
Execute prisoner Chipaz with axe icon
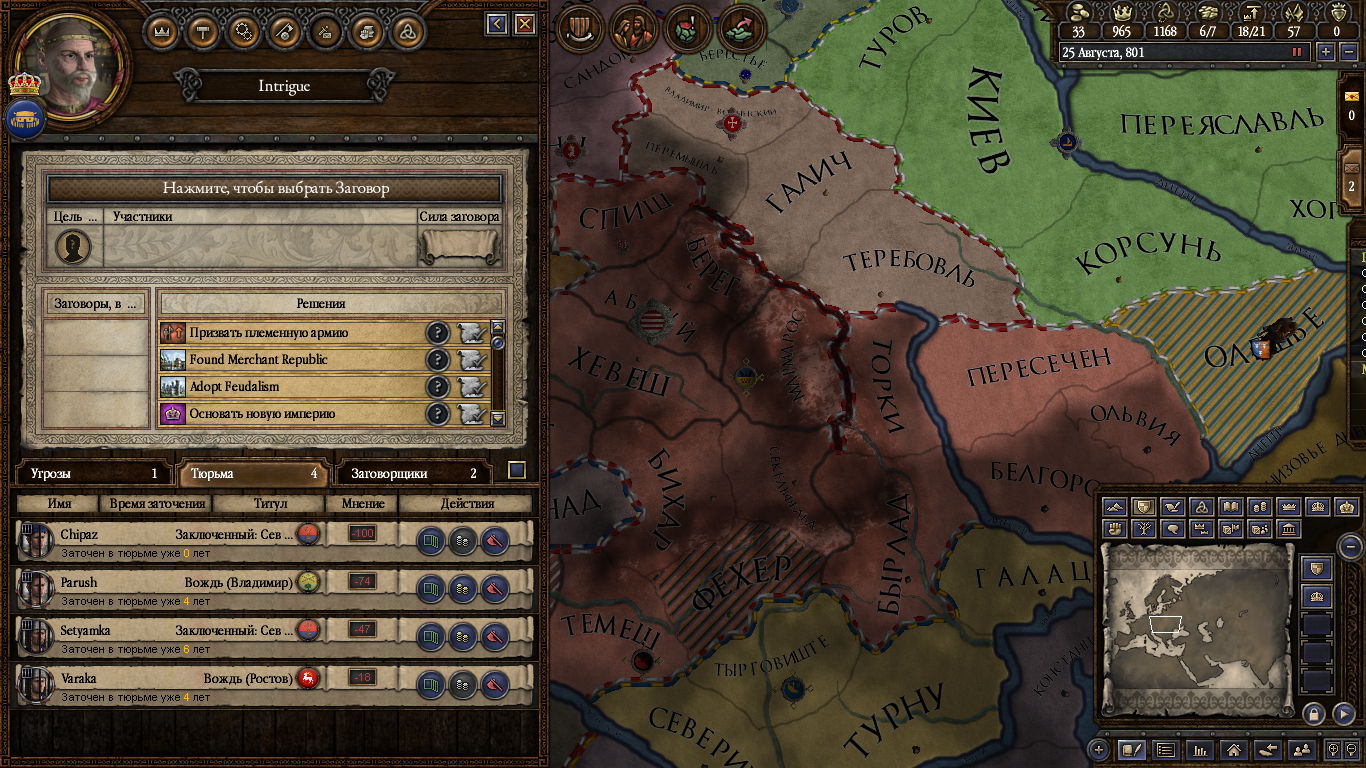tap(494, 541)
